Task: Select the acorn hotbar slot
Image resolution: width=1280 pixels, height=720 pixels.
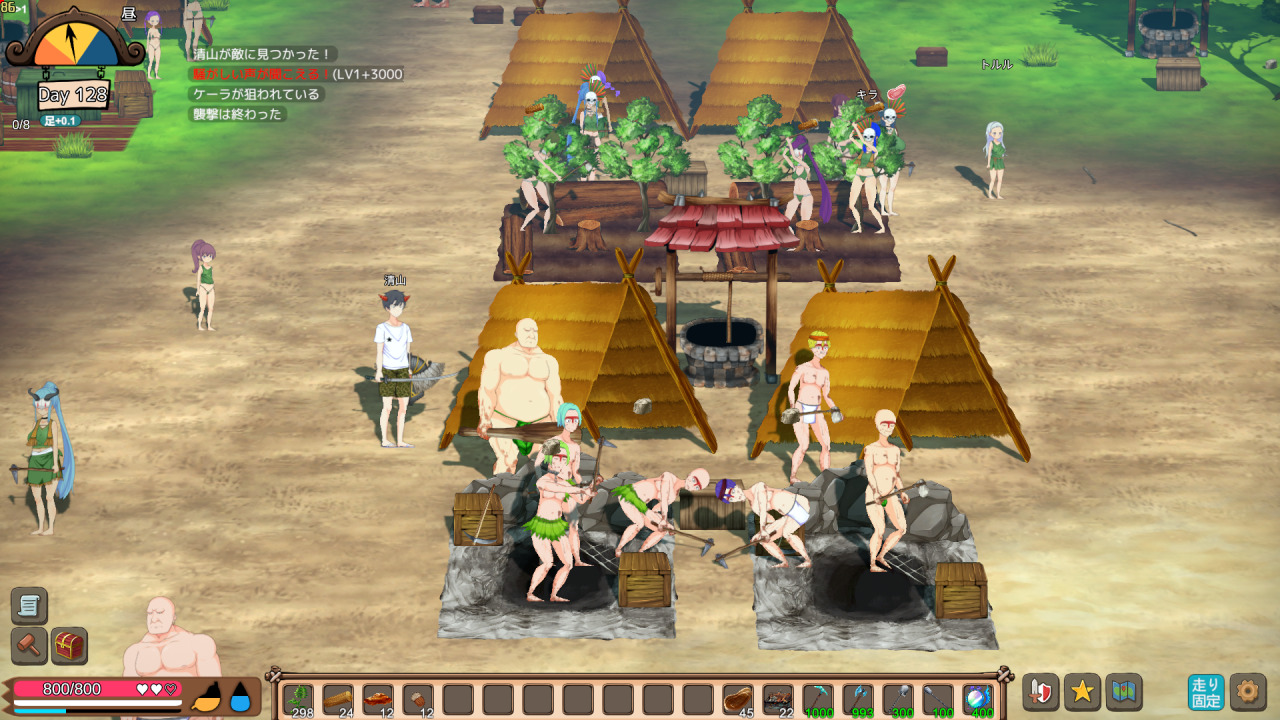Action: click(x=418, y=699)
